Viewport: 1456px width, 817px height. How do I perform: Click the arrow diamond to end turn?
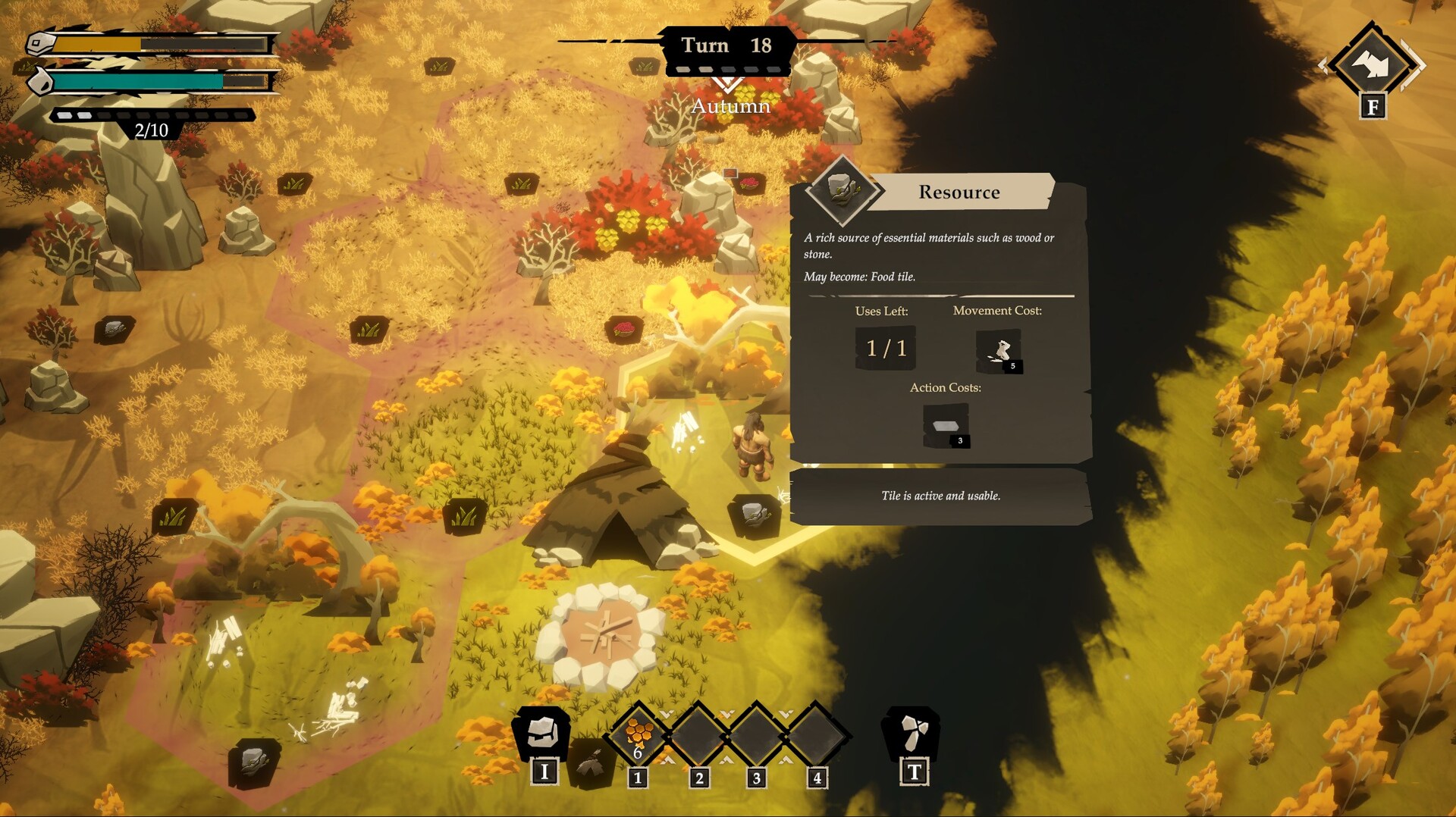tap(1371, 65)
